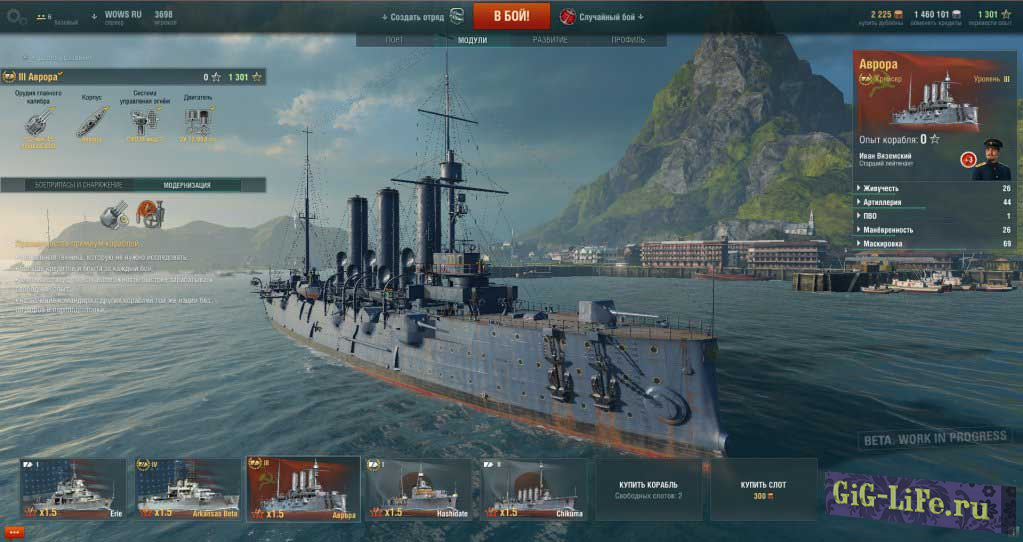Select the Двигатель engine module

point(198,122)
